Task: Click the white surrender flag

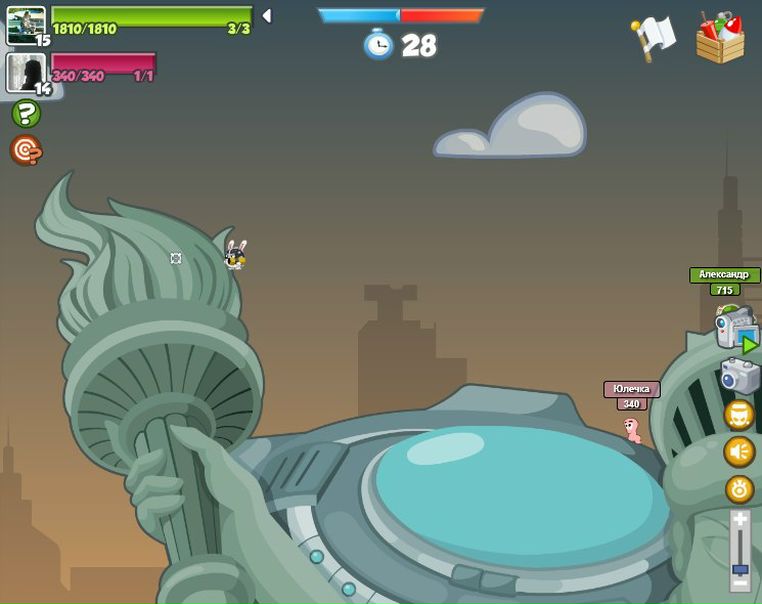Action: (x=655, y=38)
